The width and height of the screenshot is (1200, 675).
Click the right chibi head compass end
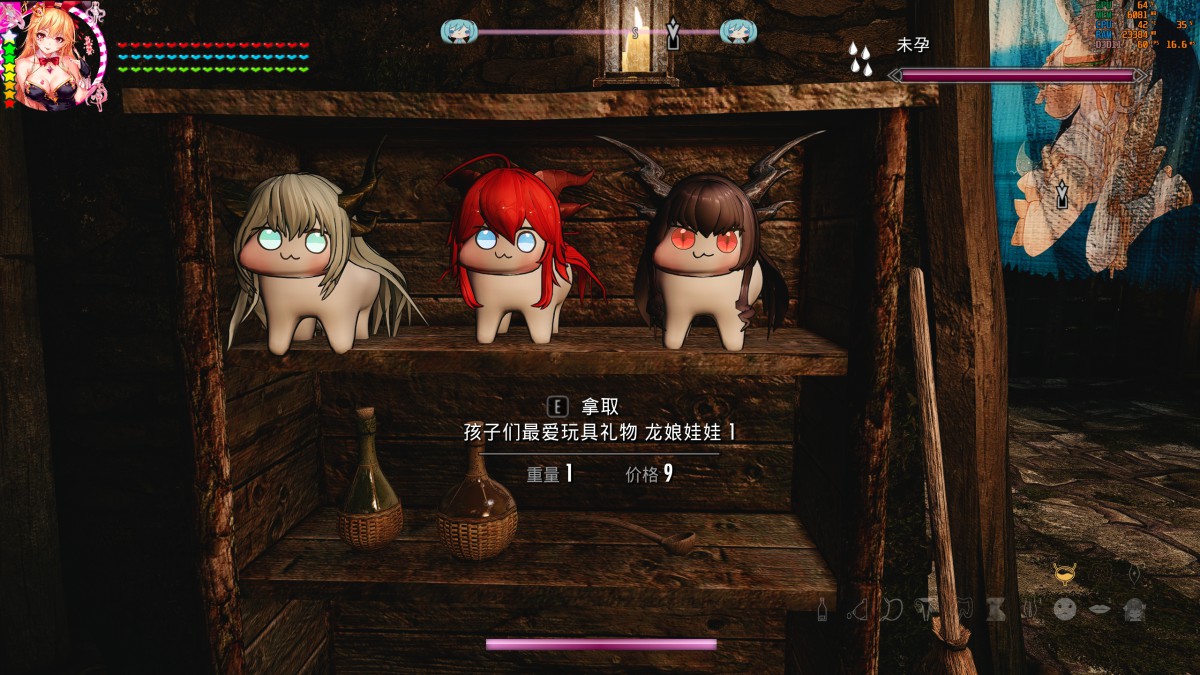click(738, 32)
